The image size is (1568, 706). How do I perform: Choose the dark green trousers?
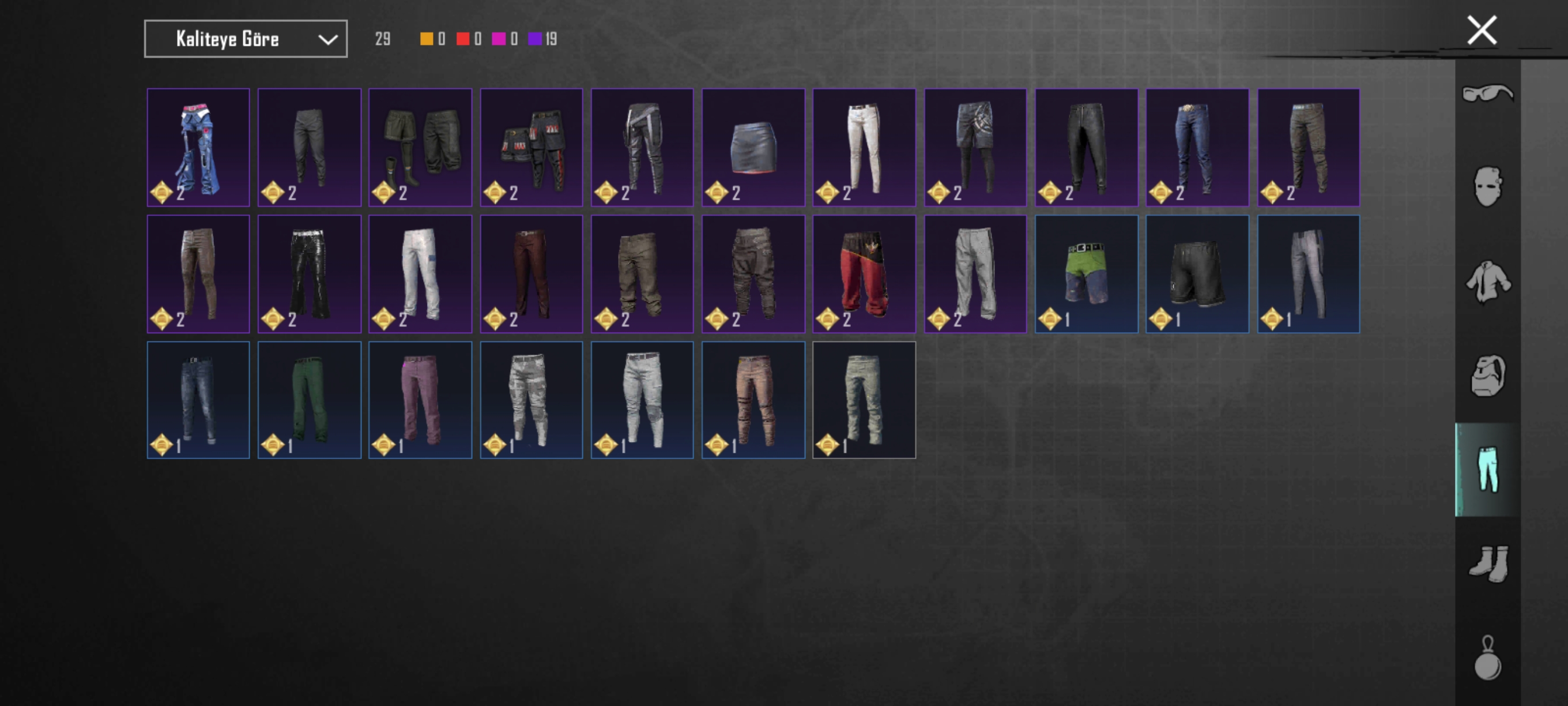308,400
